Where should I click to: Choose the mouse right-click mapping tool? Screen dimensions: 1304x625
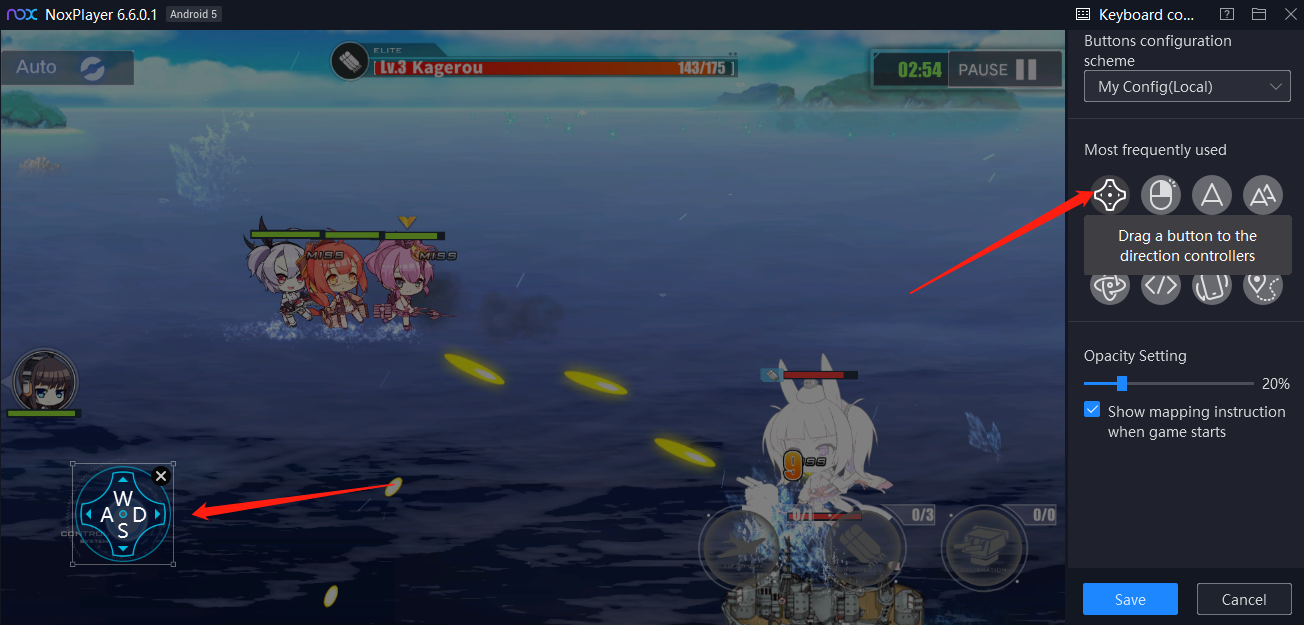point(1160,195)
